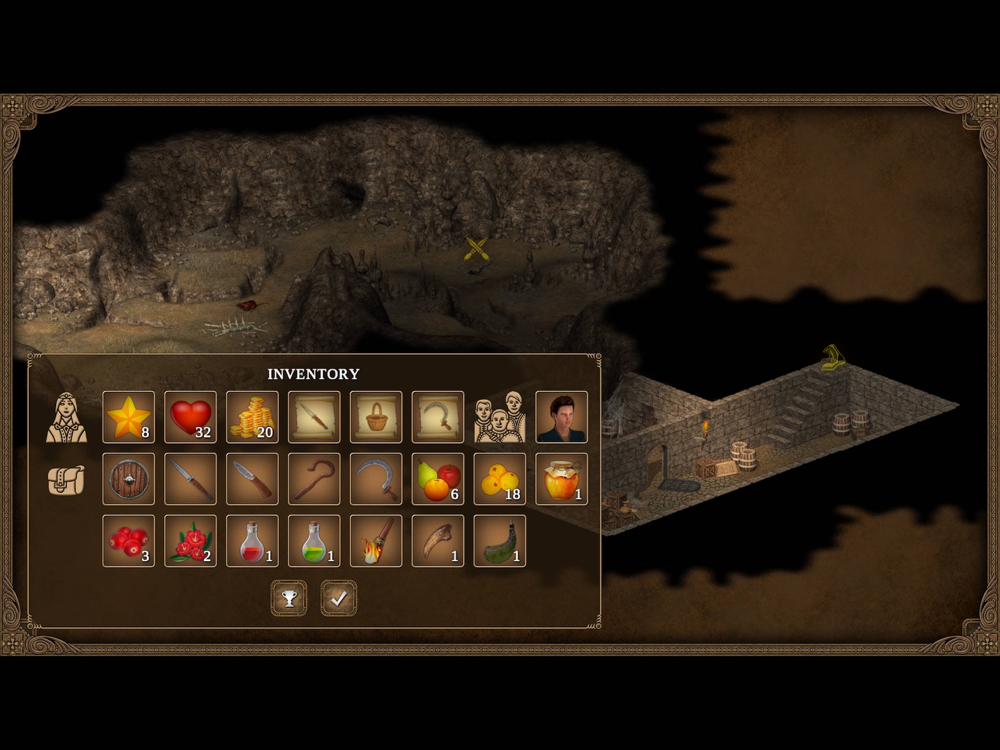Open the three-people party icon

[500, 417]
